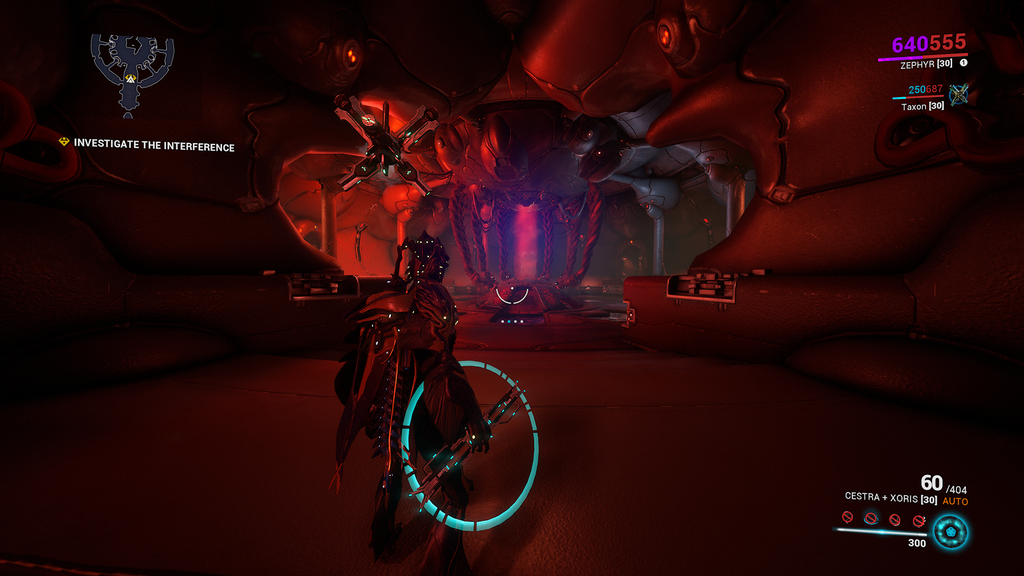Viewport: 1024px width, 576px height.
Task: Select the highlighted disabled ability icon
Action: point(871,519)
